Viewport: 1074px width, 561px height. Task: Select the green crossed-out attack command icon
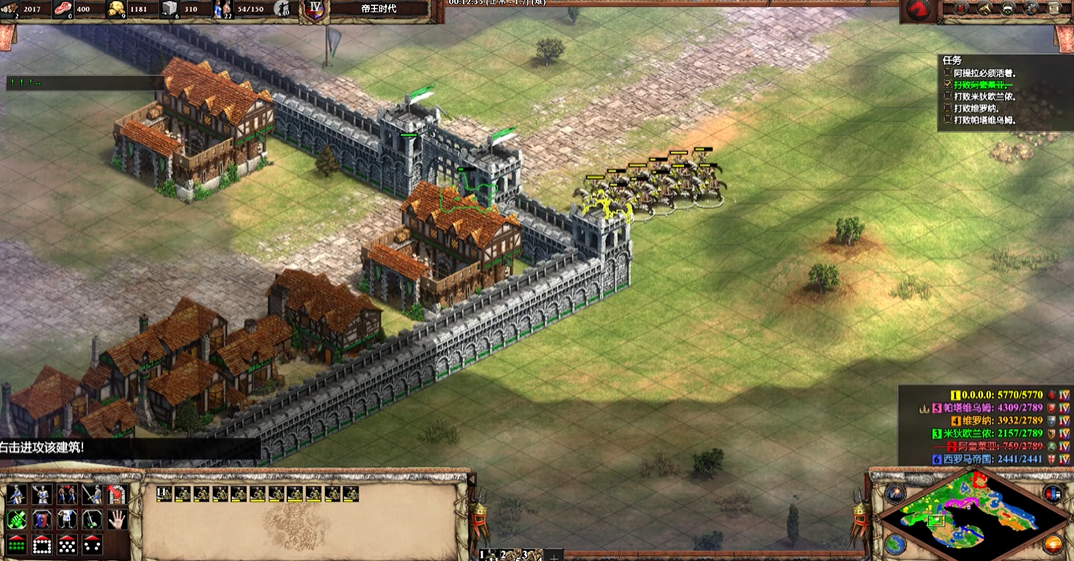click(17, 519)
